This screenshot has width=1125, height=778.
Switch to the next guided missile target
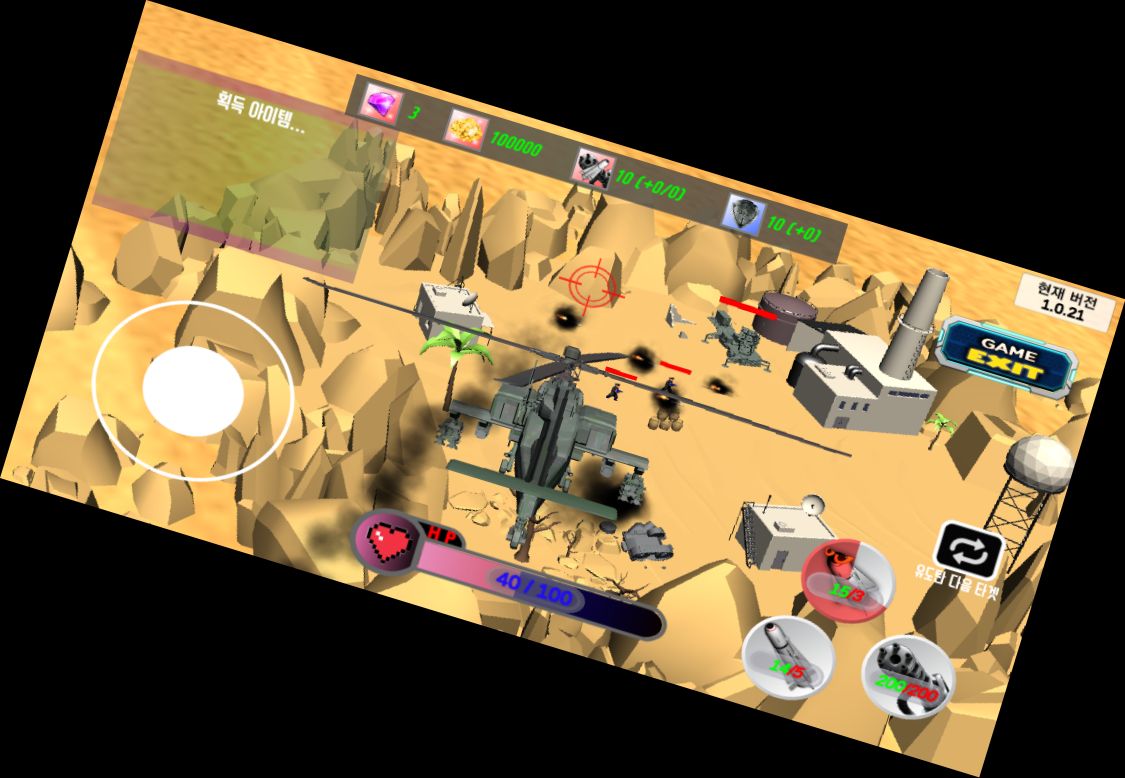click(968, 552)
